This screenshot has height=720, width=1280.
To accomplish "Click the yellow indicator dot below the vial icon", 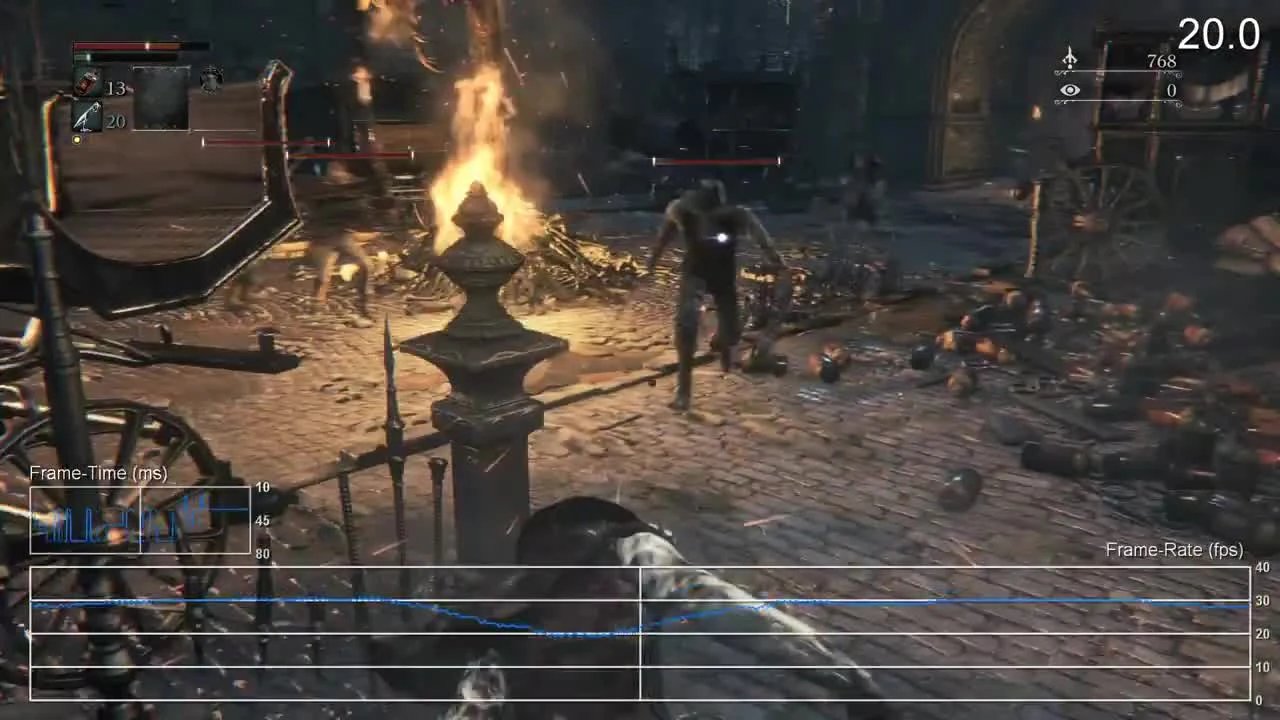I will point(77,139).
